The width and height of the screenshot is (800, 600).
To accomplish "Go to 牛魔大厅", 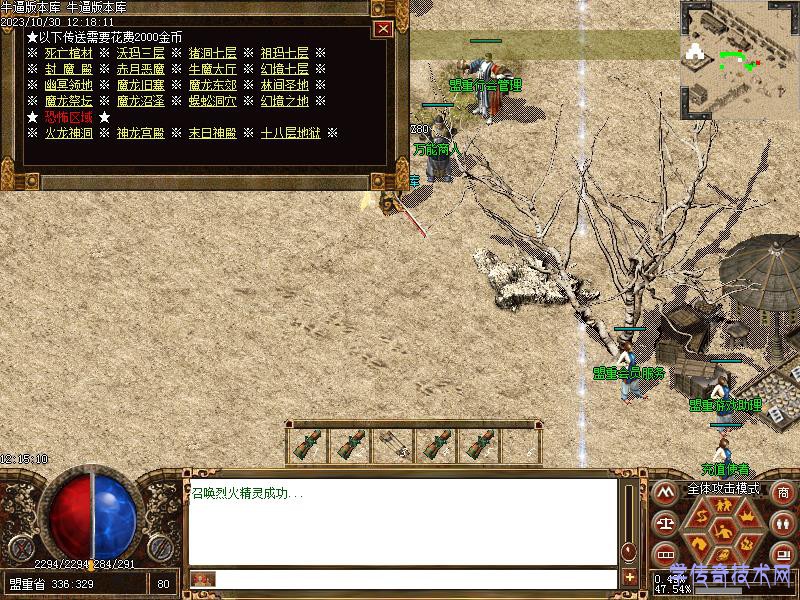I will (213, 69).
